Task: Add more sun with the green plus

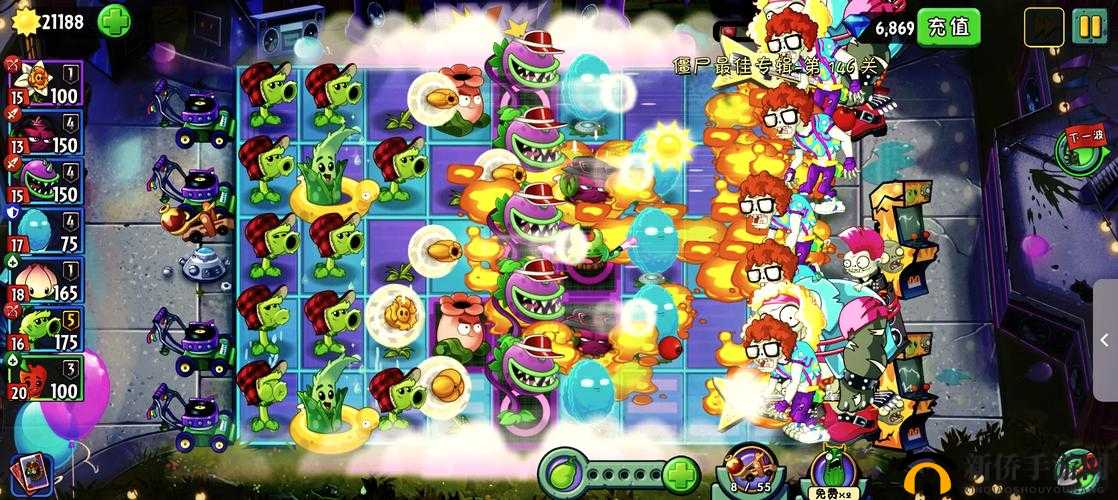Action: pos(114,20)
